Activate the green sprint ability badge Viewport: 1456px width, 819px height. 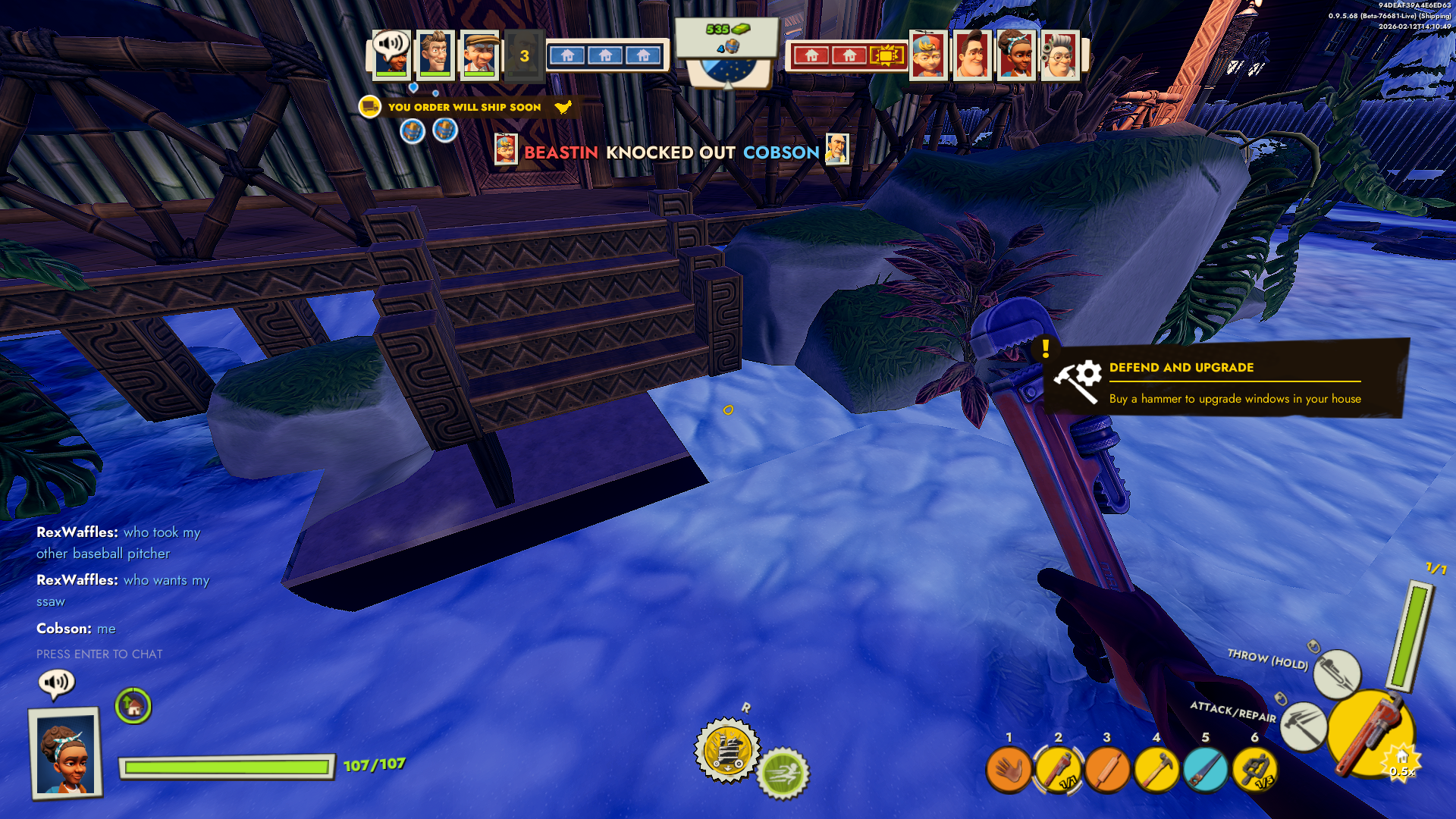point(783,773)
